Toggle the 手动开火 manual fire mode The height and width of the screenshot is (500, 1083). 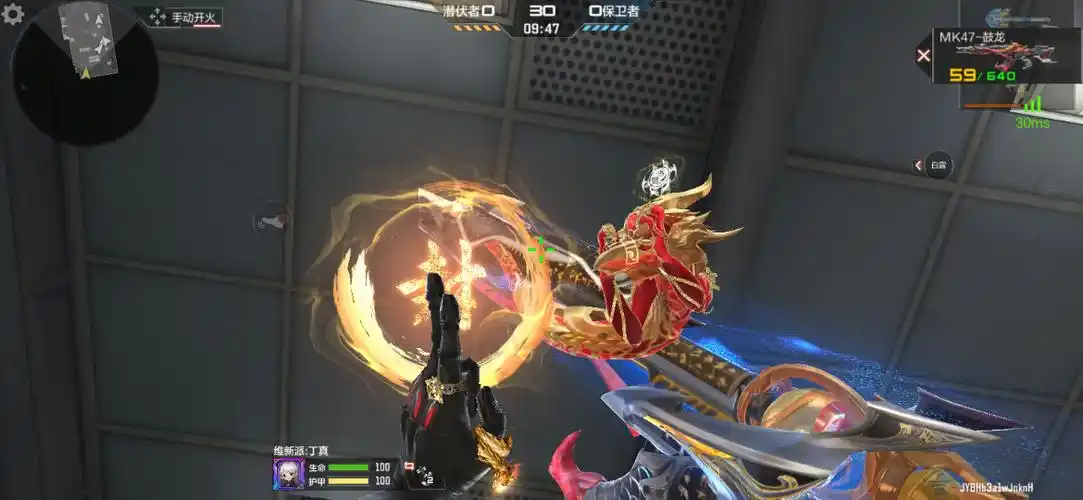click(x=184, y=18)
